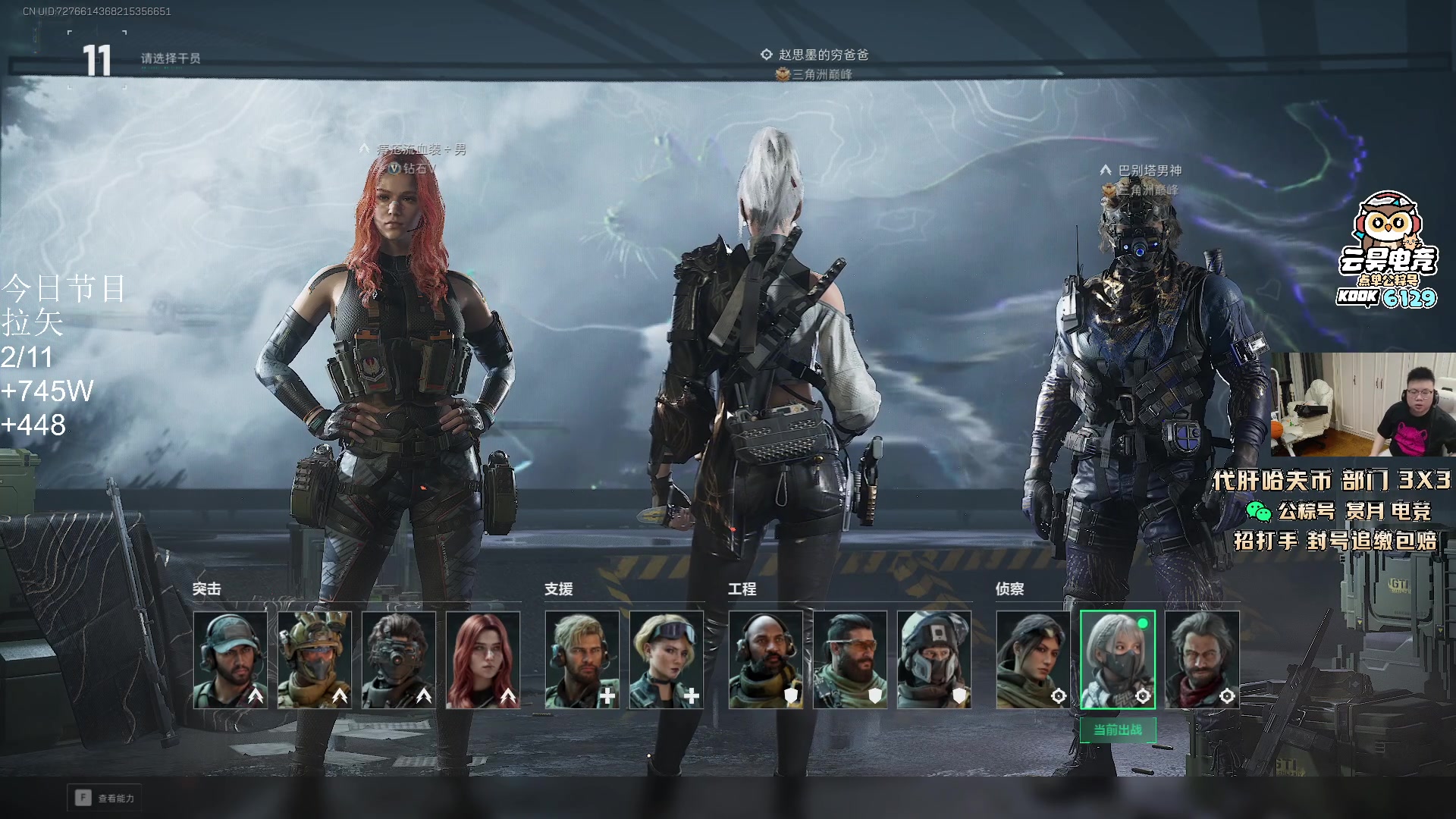The height and width of the screenshot is (819, 1456).
Task: Choose the blond bearded support operator
Action: (582, 660)
